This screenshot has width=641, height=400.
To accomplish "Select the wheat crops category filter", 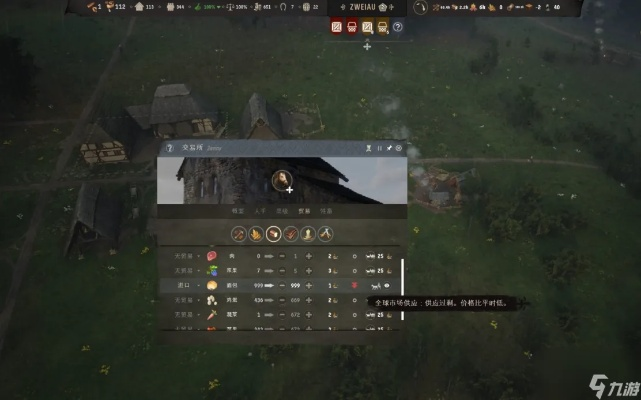I will pos(256,234).
